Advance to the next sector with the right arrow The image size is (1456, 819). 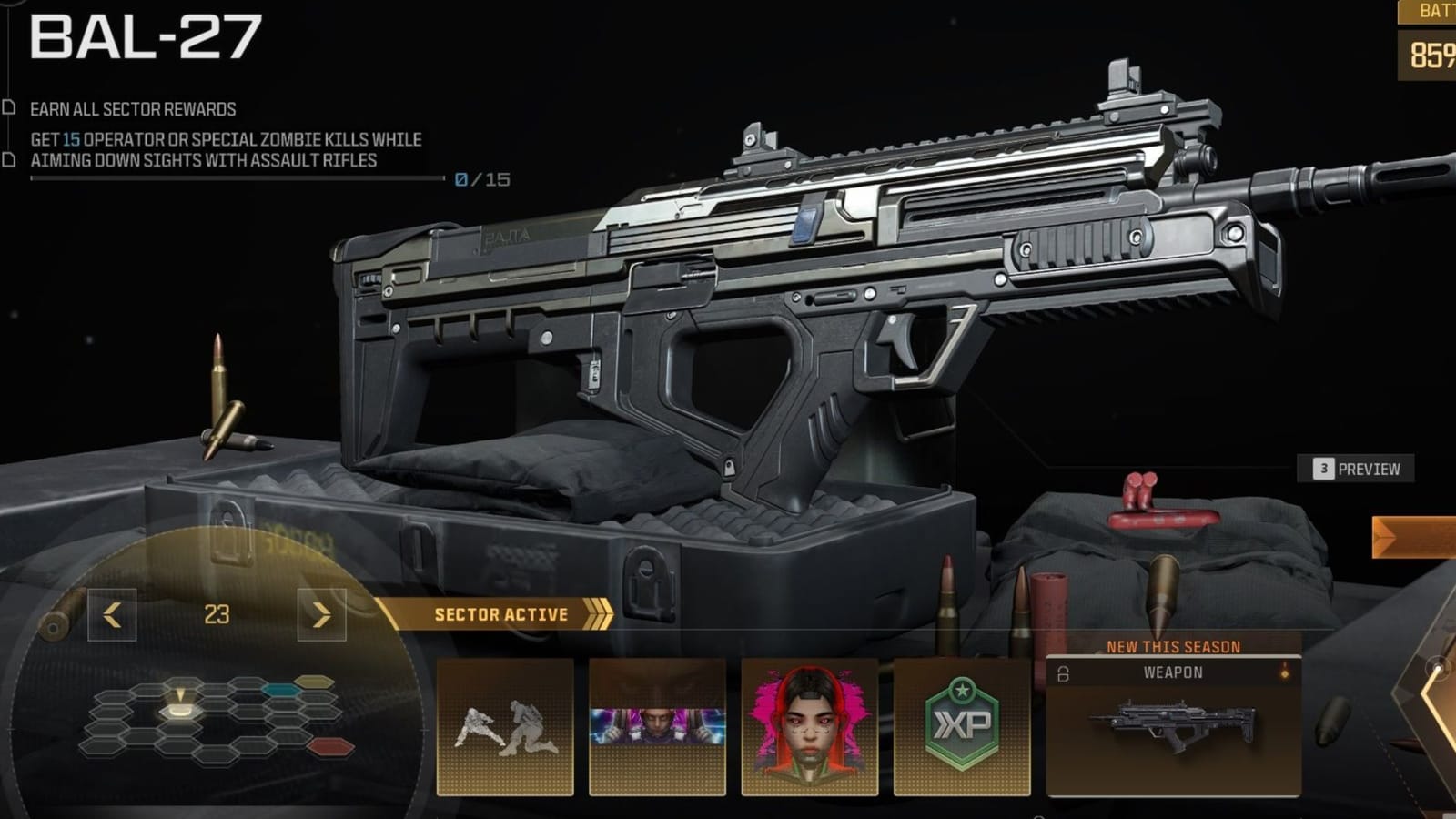pos(320,614)
